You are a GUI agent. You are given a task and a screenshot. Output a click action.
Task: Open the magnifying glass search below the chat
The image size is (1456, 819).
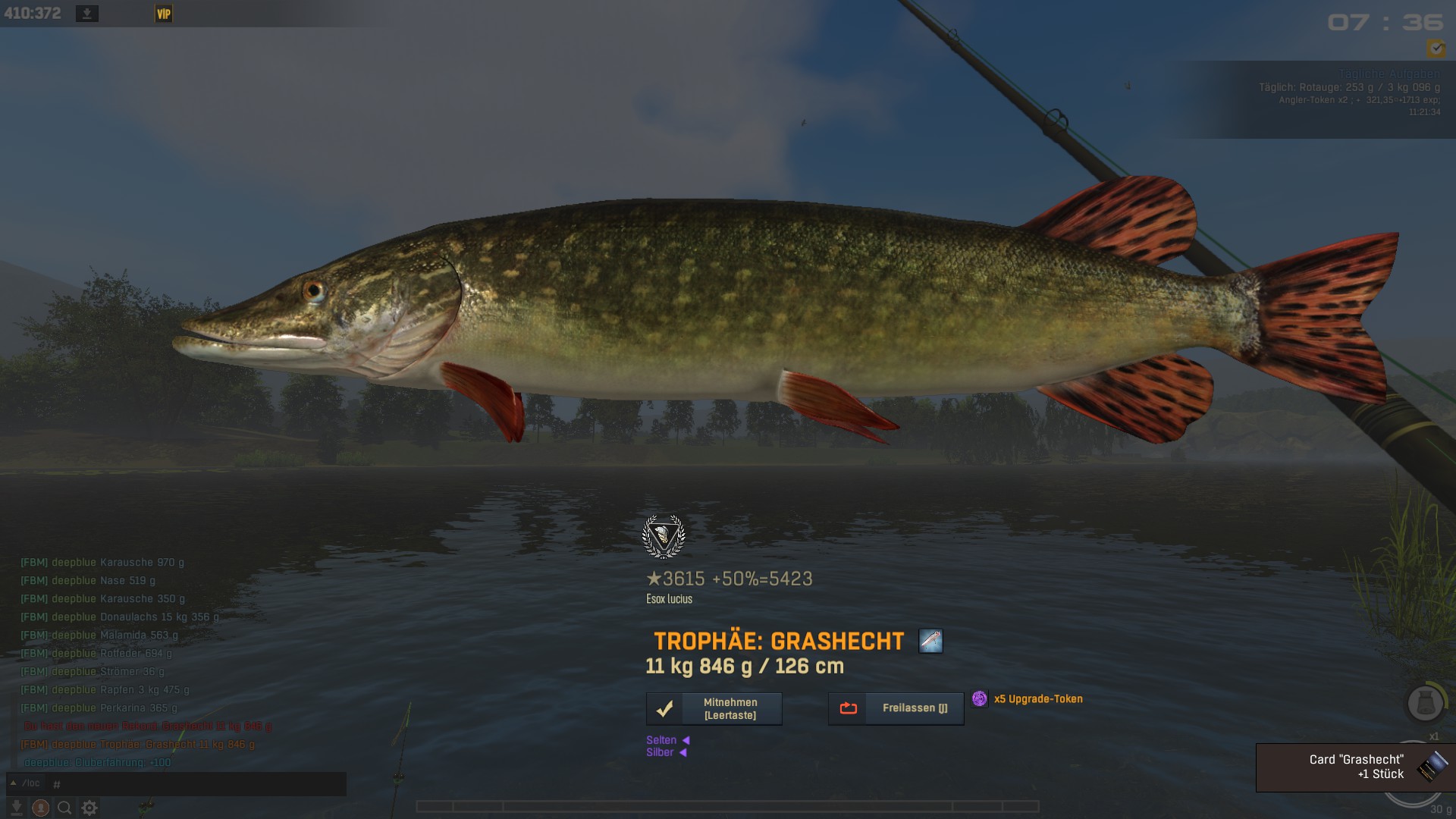[65, 808]
